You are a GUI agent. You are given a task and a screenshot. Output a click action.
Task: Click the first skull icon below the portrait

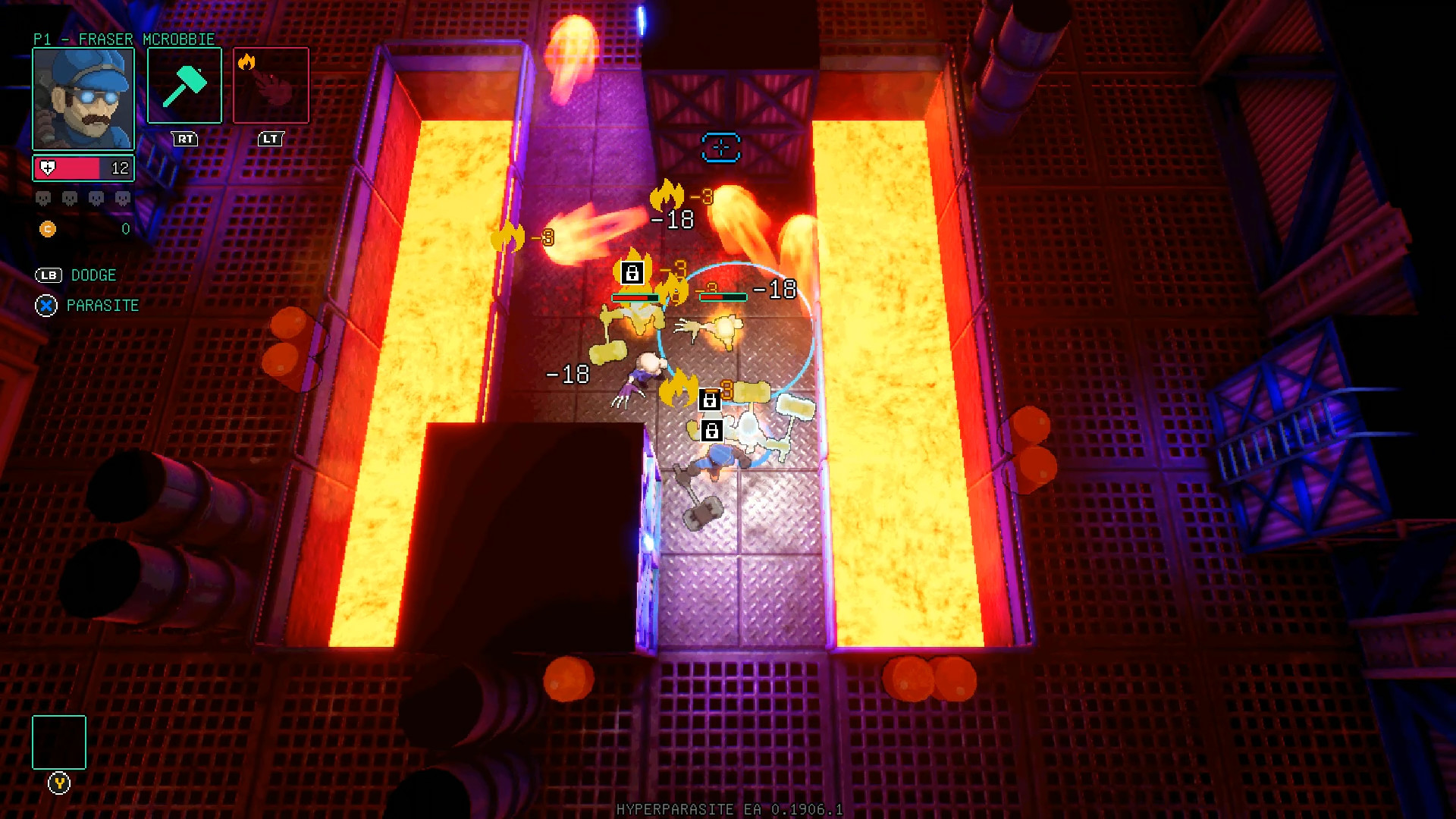point(42,196)
